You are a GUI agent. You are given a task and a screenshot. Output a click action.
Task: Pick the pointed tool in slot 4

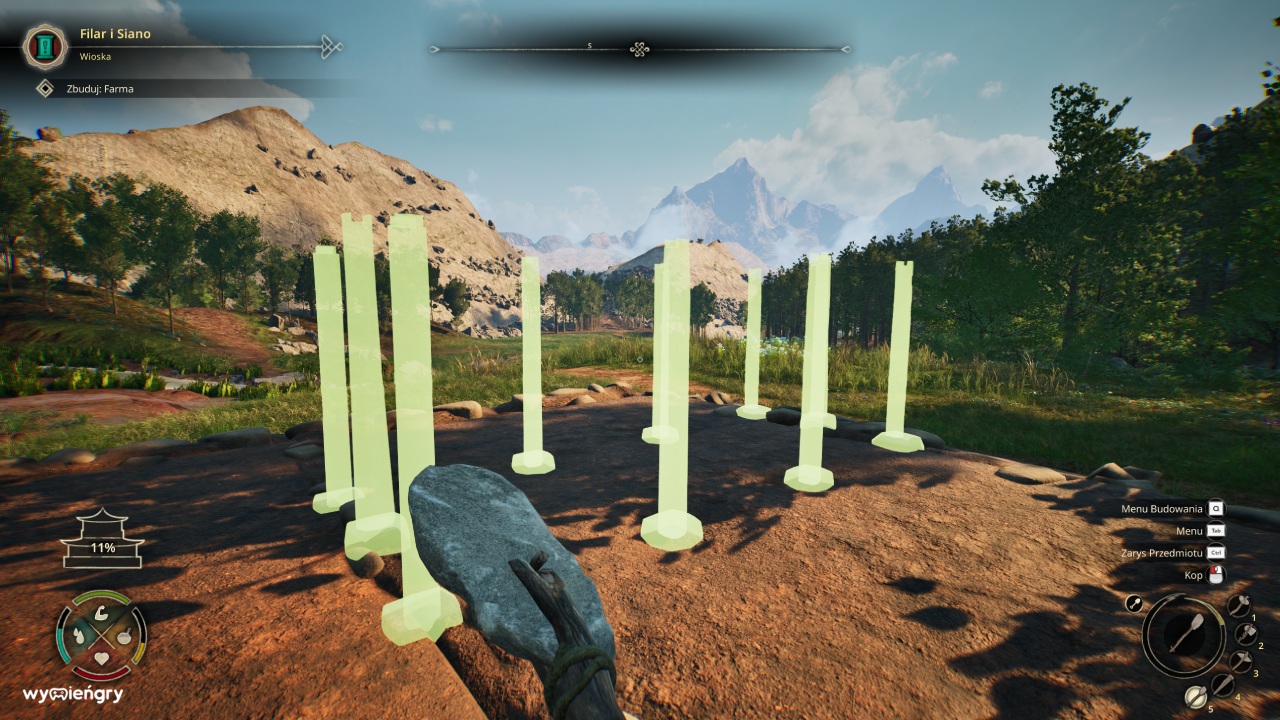[x=1223, y=685]
